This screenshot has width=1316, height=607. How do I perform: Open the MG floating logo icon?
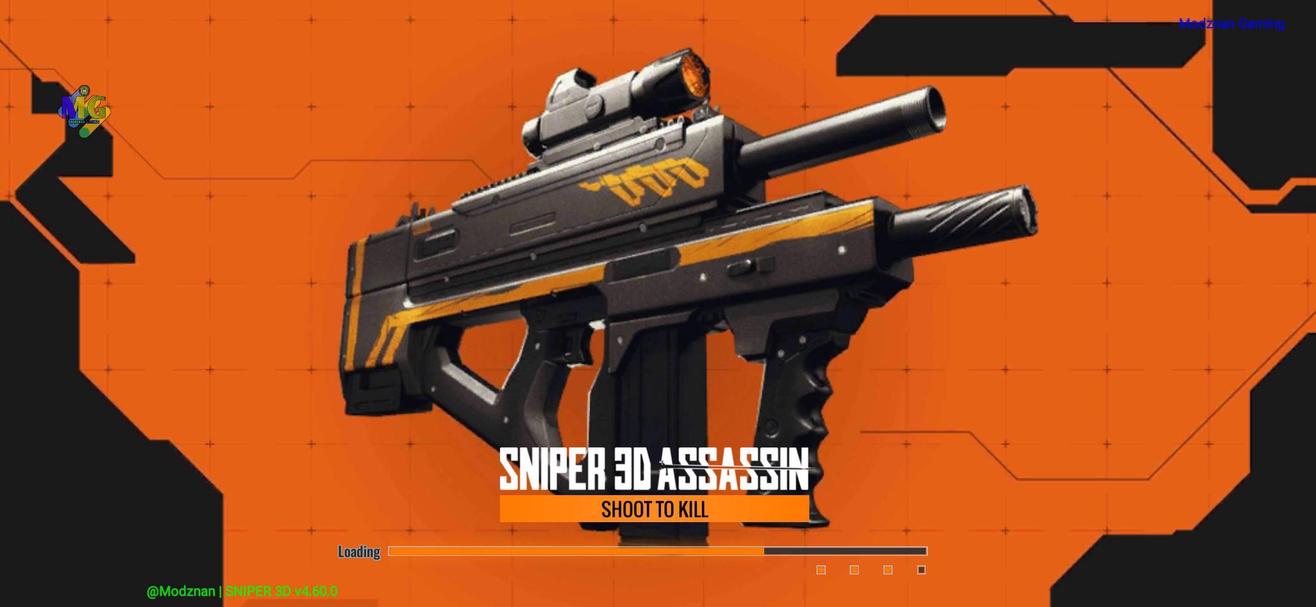coord(85,110)
